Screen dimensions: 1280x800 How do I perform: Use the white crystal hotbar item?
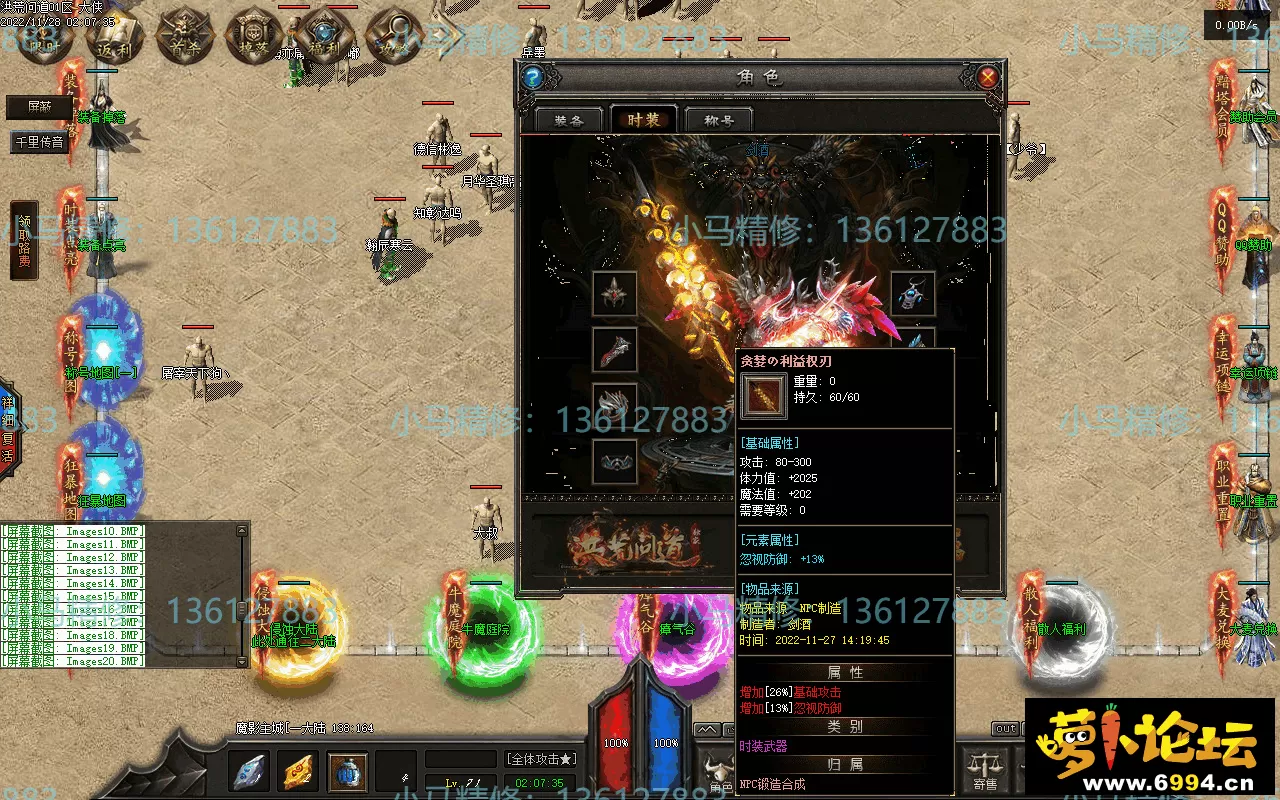248,771
